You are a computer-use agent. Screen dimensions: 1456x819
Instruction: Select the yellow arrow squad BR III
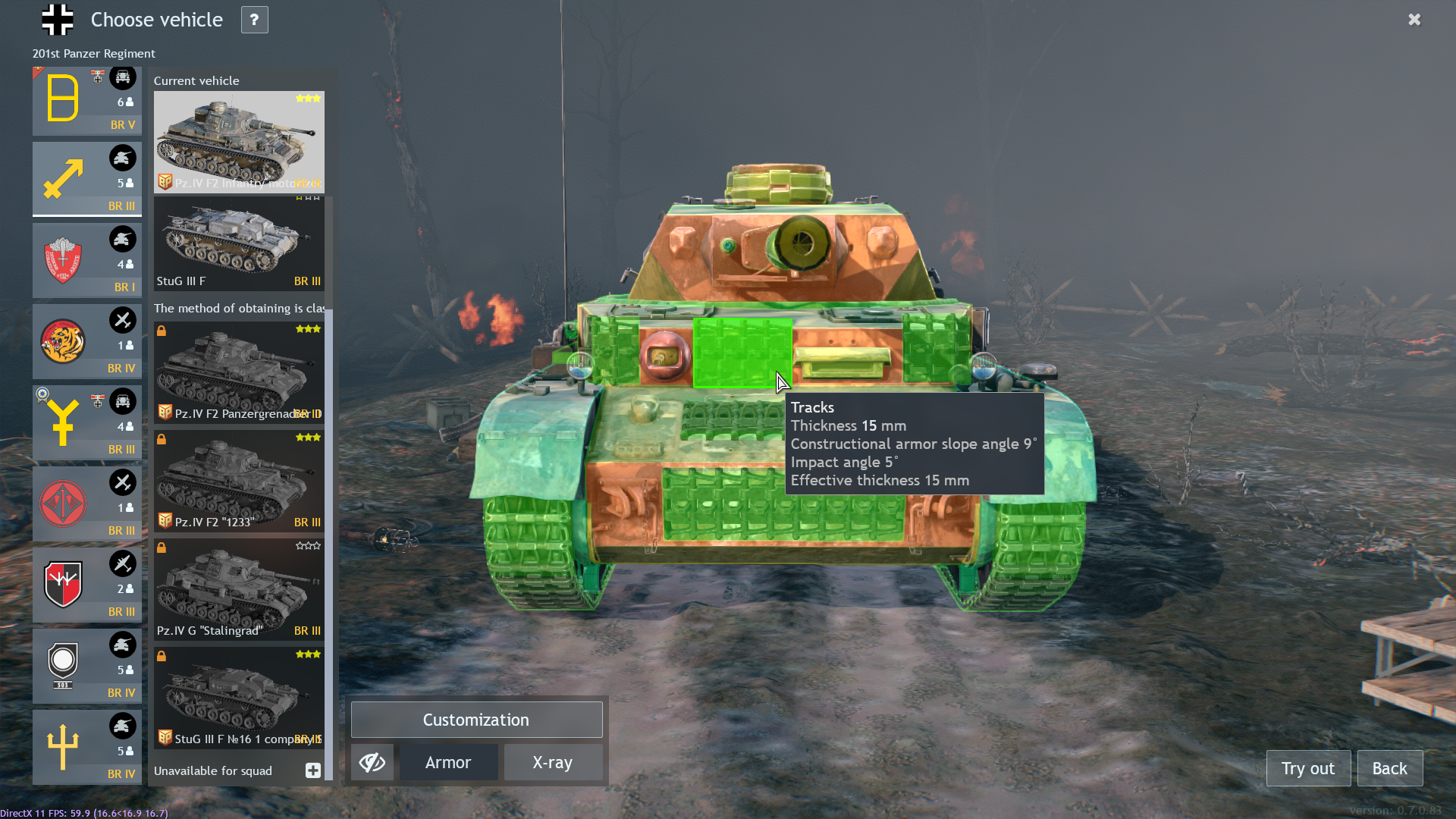86,179
